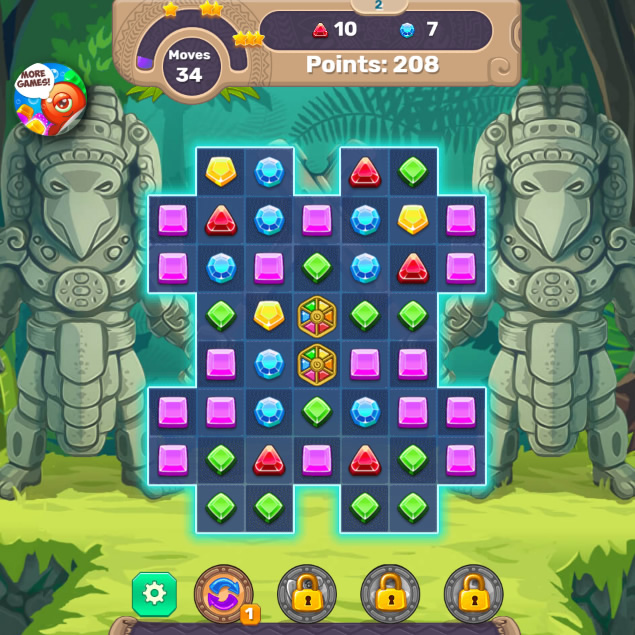Tap the yellow gem beside the rainbow hexagon
The height and width of the screenshot is (635, 635).
(x=268, y=315)
